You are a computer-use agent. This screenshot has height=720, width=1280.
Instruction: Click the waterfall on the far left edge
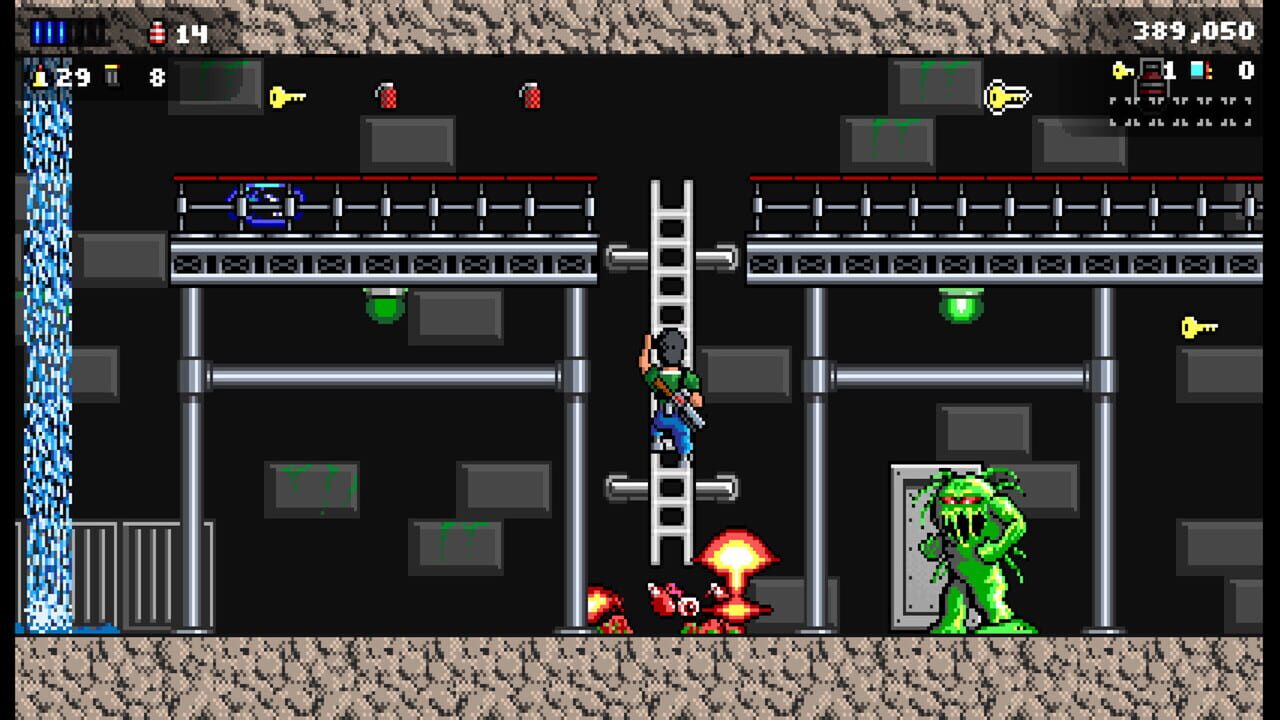[x=45, y=350]
